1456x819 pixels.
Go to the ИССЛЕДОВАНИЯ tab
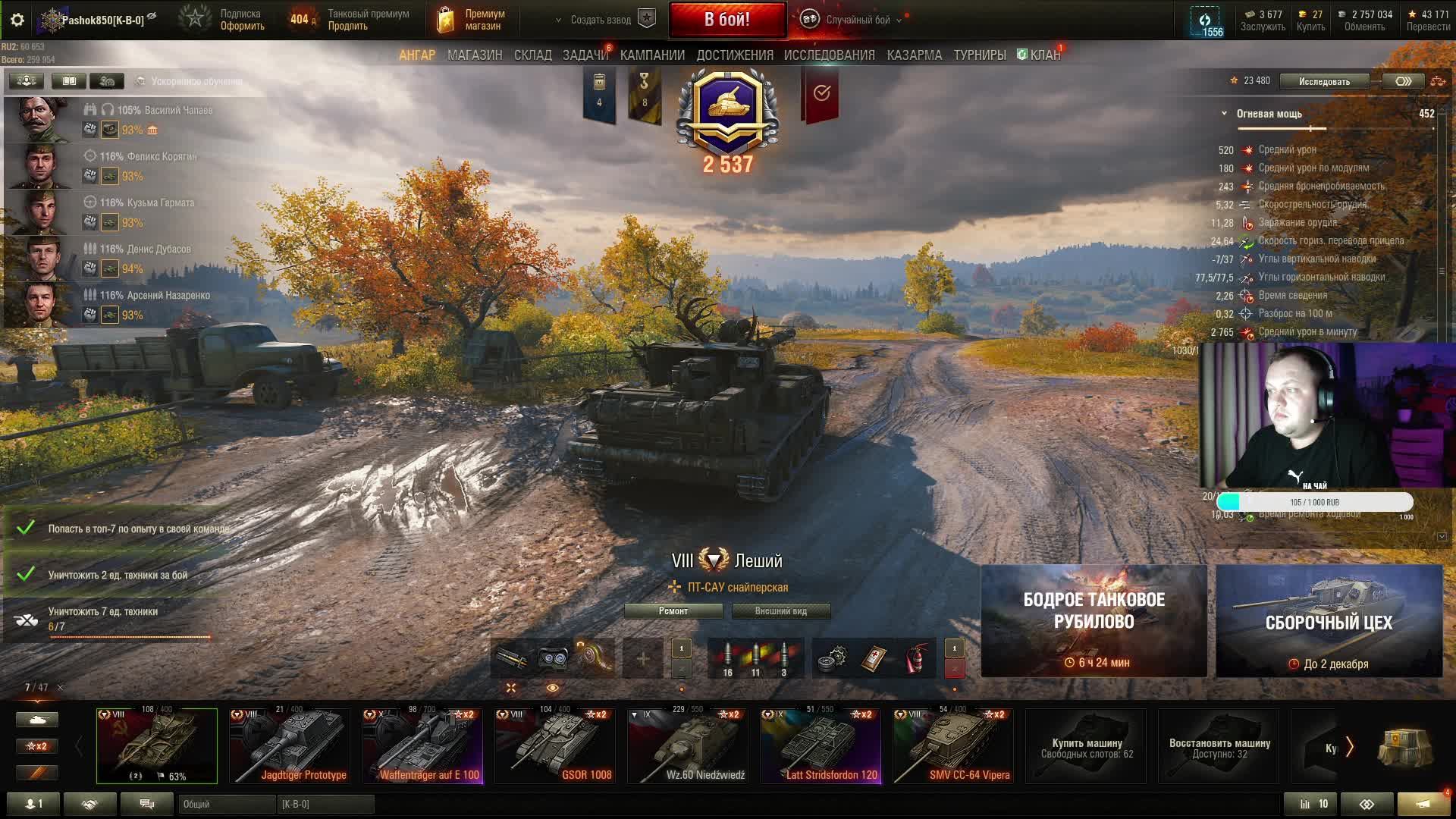(829, 55)
